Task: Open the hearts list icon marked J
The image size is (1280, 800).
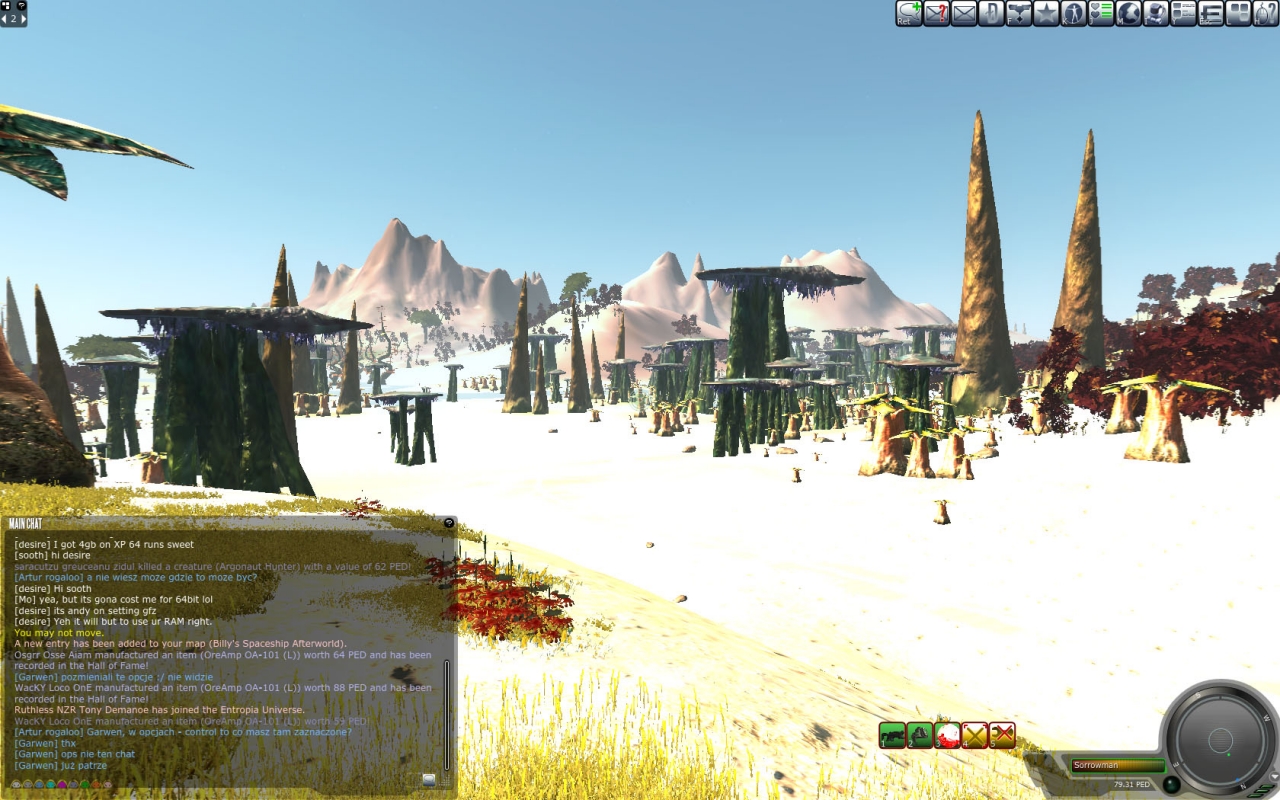Action: pos(1101,13)
